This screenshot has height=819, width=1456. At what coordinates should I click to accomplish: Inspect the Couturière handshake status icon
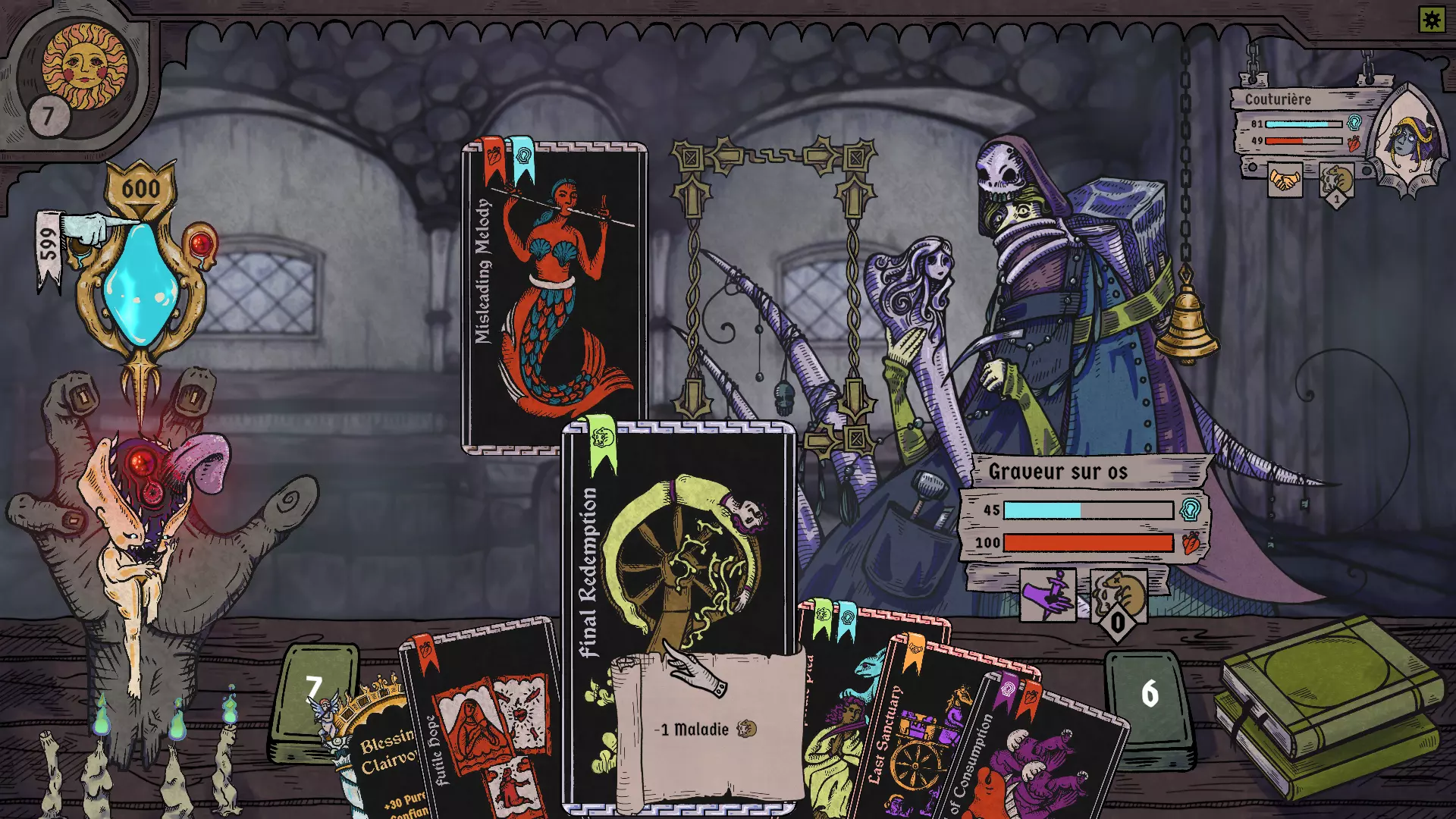tap(1284, 180)
